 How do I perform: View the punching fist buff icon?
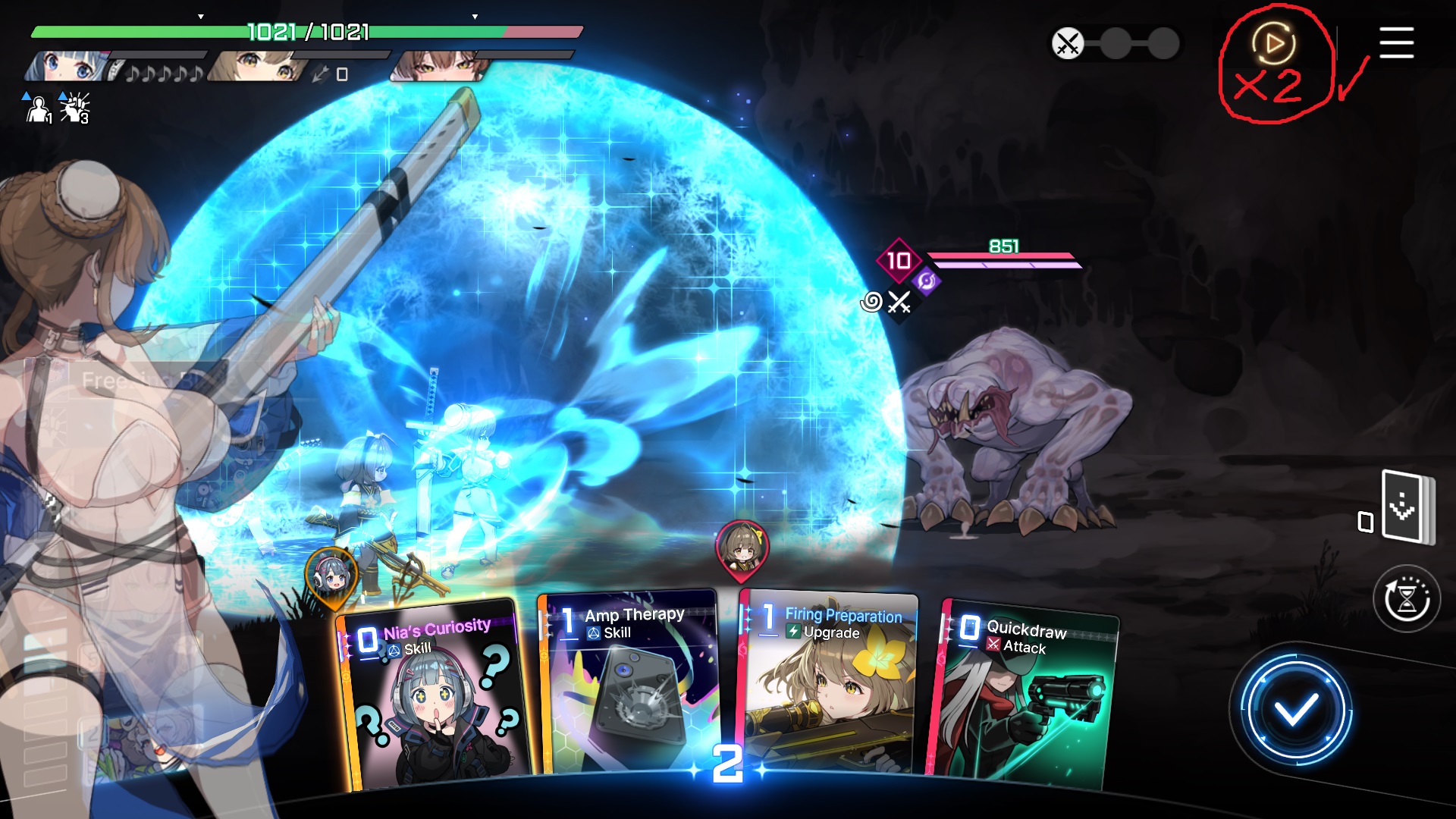coord(74,108)
